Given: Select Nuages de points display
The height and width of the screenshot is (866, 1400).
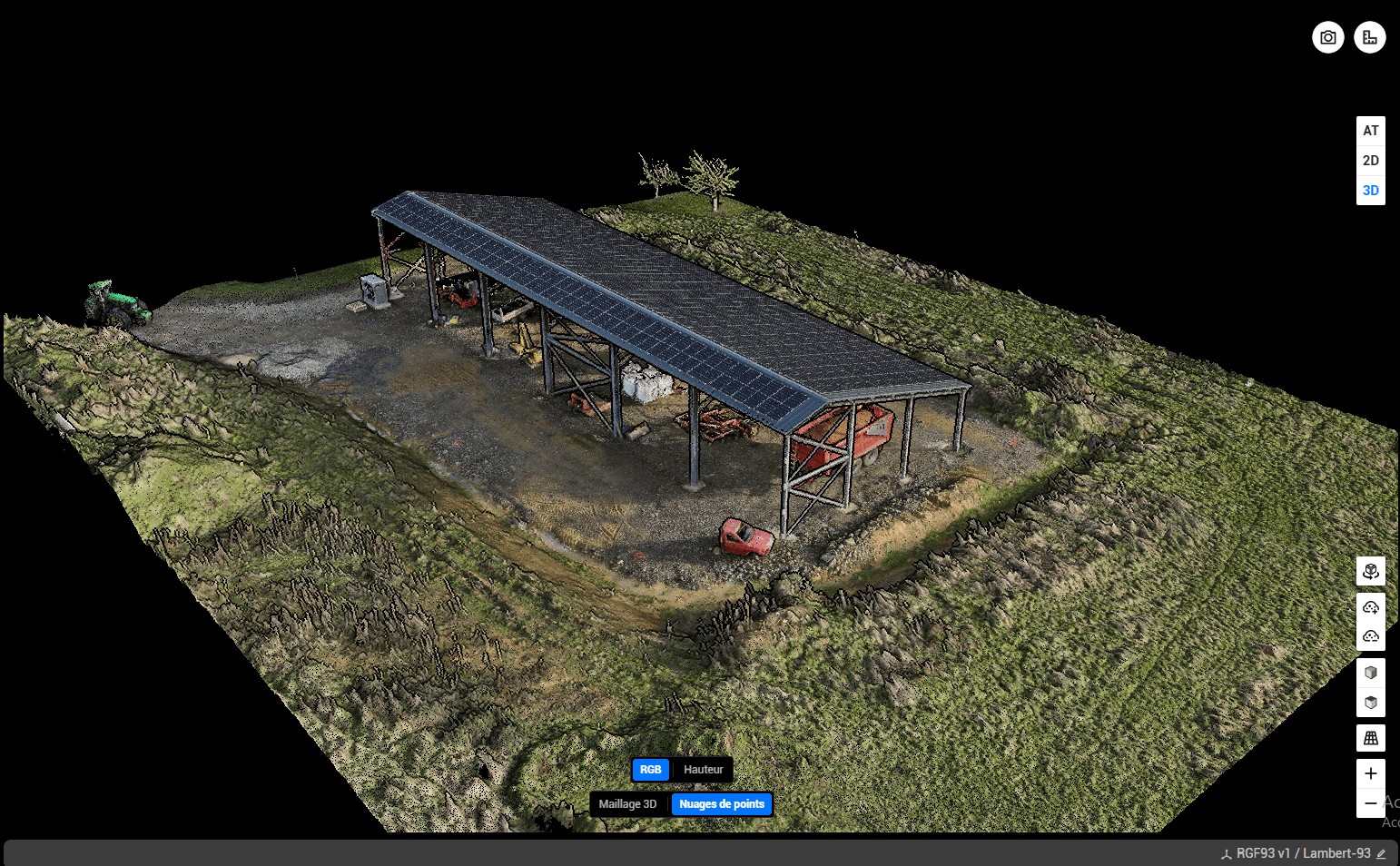Looking at the screenshot, I should click(722, 804).
